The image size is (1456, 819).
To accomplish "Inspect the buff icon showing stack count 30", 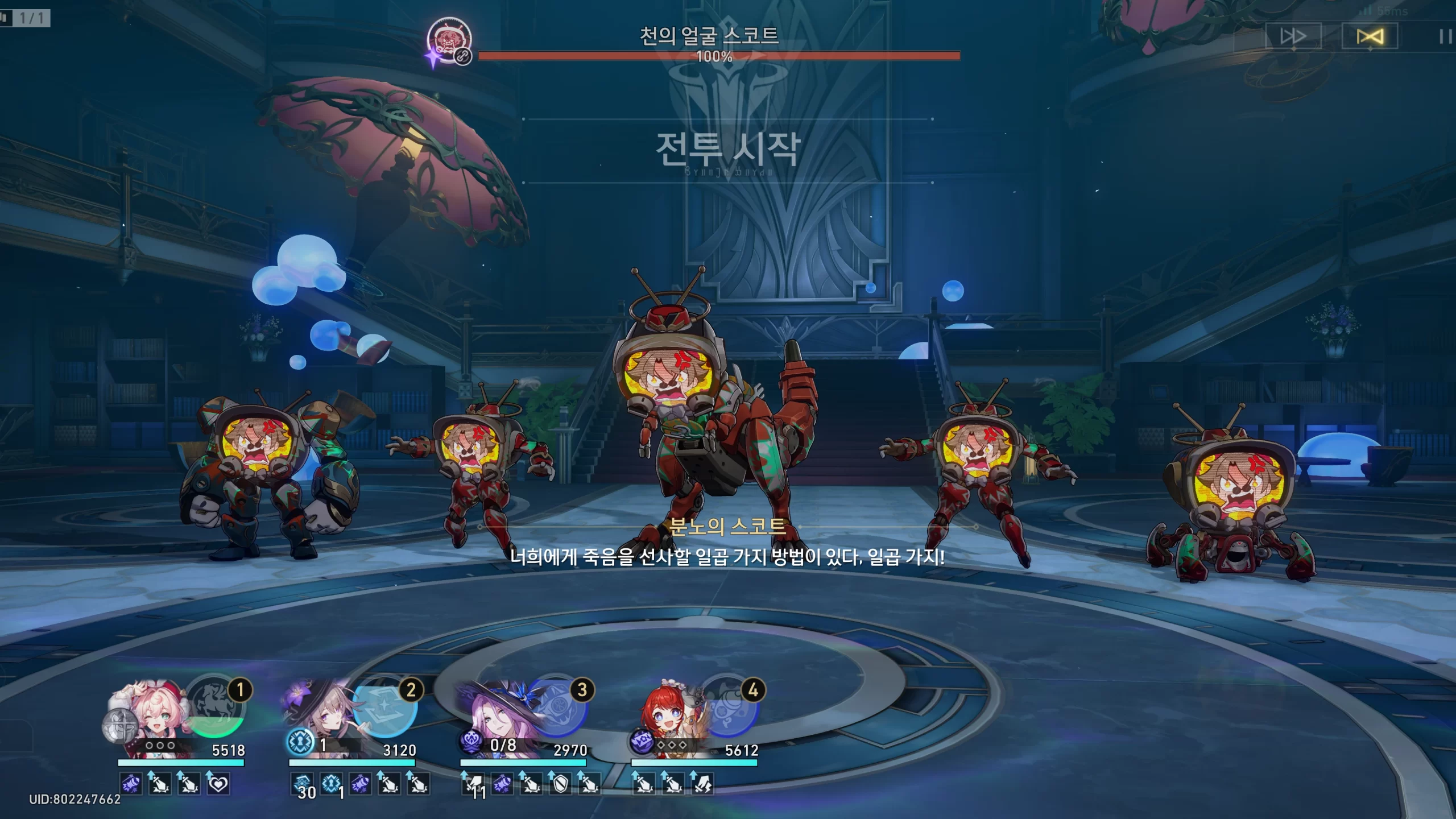I will (303, 785).
